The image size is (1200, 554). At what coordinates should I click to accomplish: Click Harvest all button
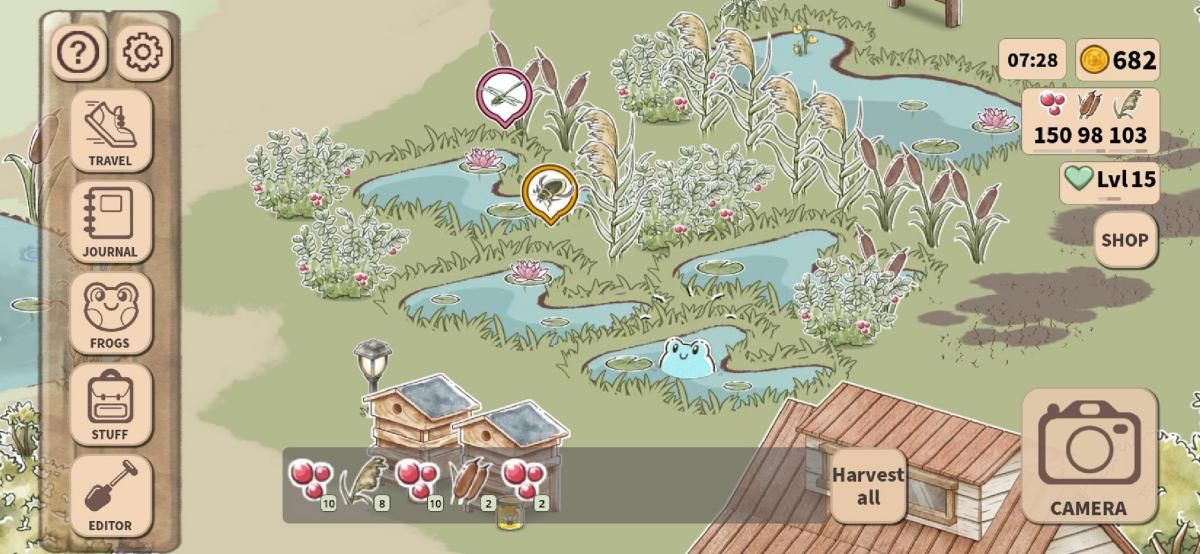tap(868, 485)
